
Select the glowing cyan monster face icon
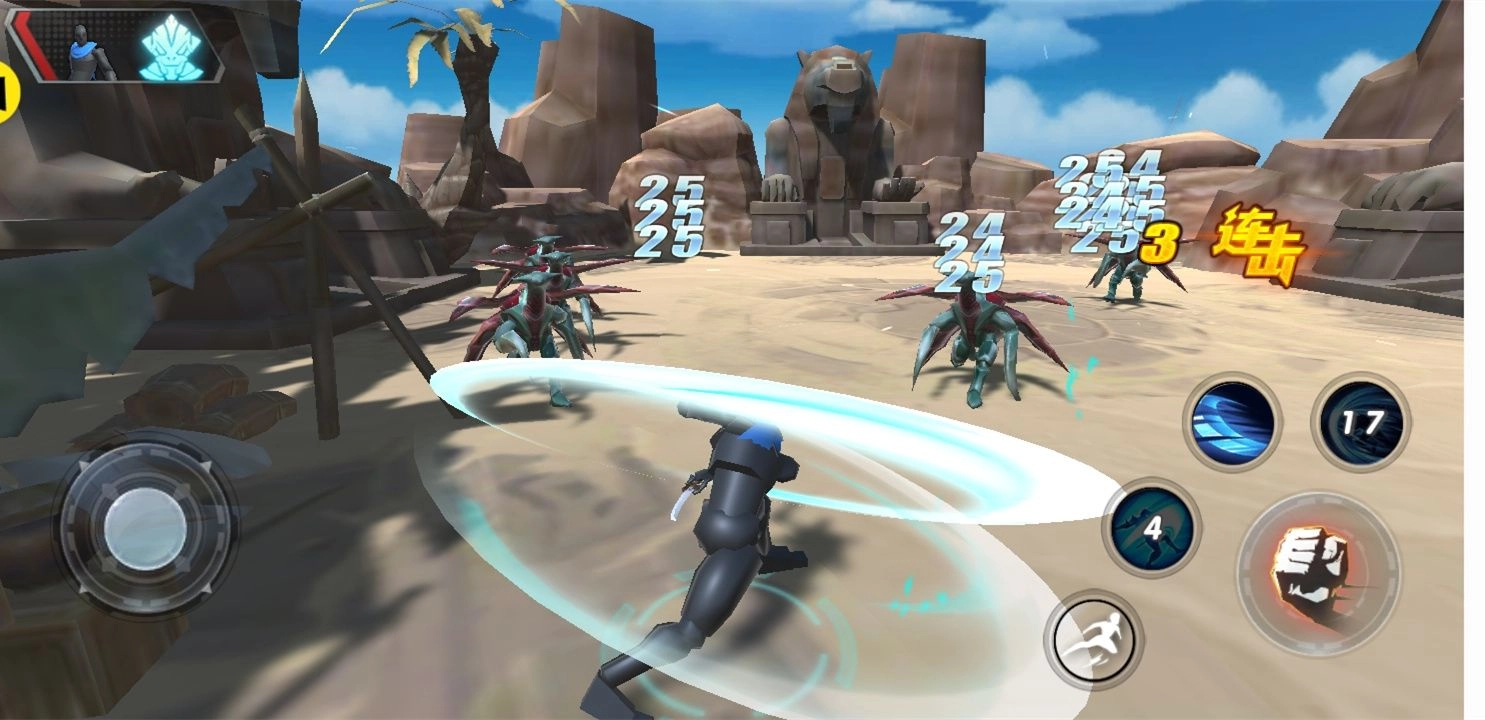[172, 48]
